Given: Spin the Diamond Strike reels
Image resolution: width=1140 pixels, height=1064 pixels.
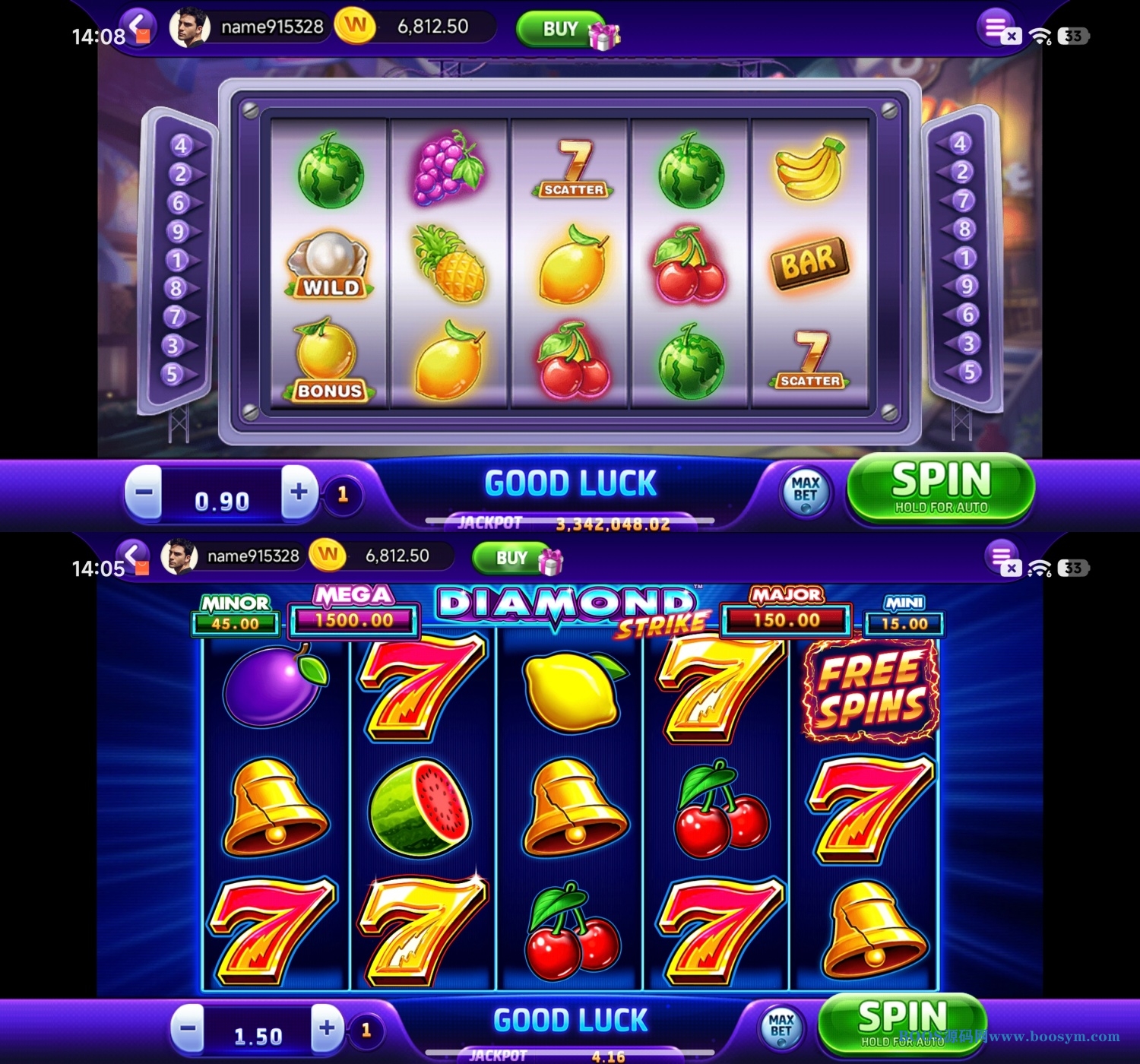Looking at the screenshot, I should 902,1023.
